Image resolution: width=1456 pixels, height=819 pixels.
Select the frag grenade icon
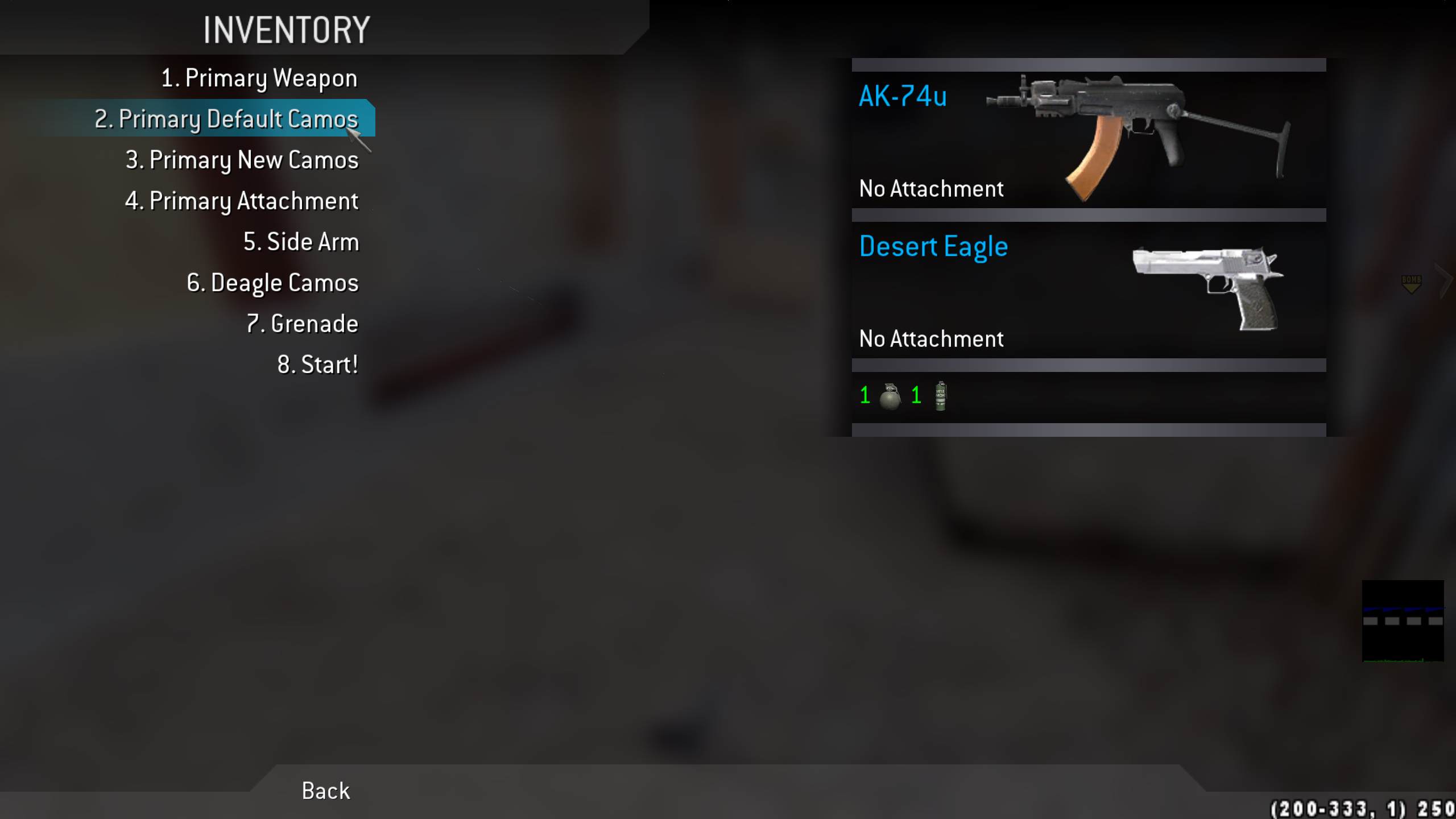coord(890,396)
